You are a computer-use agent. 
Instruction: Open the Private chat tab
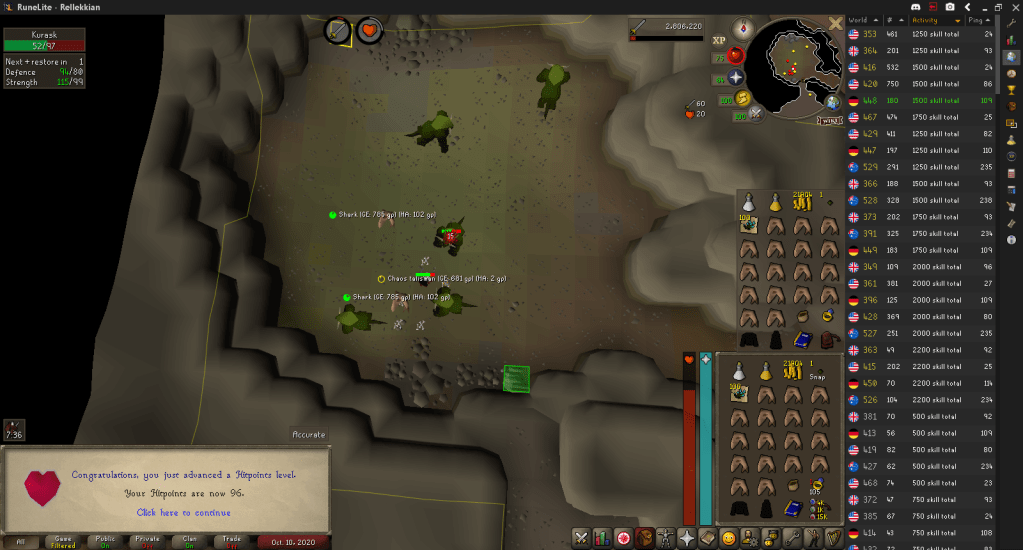coord(148,542)
